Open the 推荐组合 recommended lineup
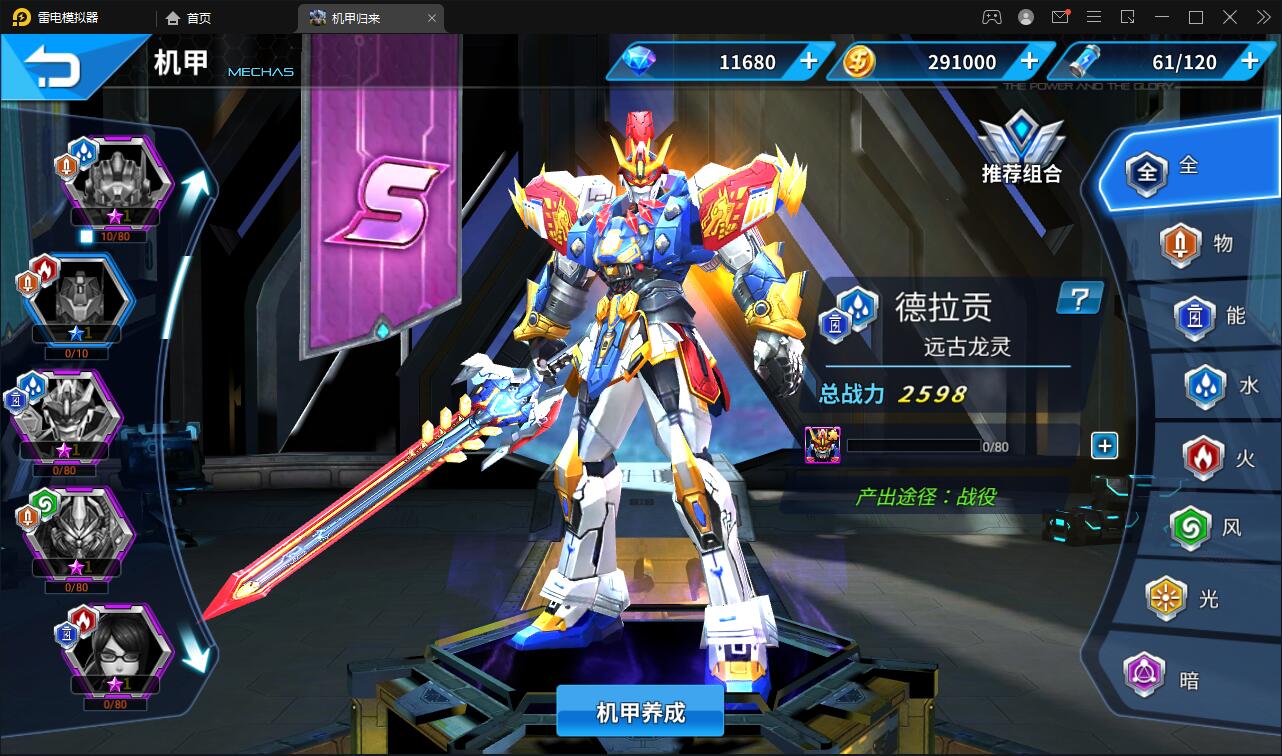This screenshot has height=756, width=1282. point(1021,150)
